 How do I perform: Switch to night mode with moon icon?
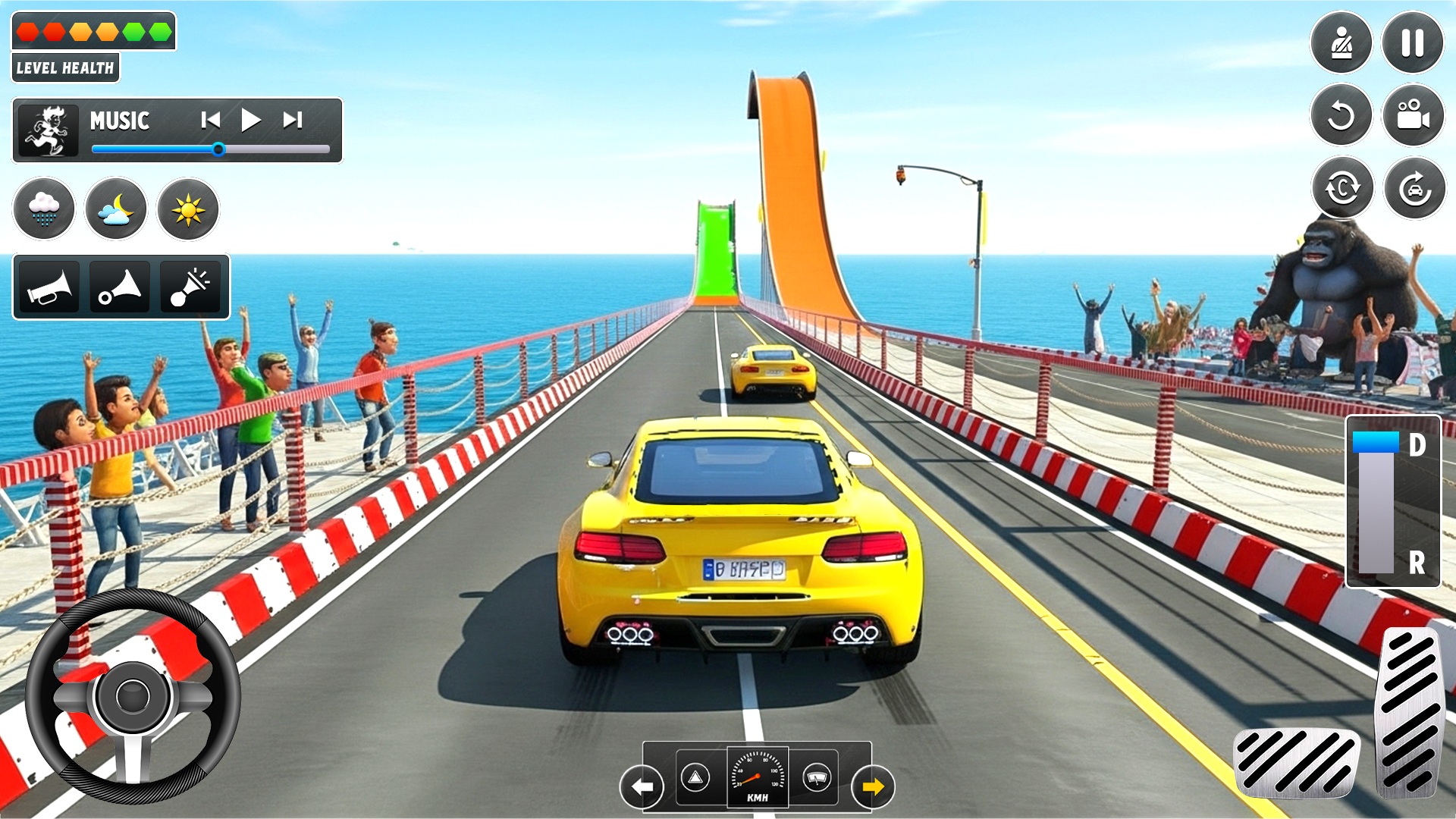coord(116,209)
